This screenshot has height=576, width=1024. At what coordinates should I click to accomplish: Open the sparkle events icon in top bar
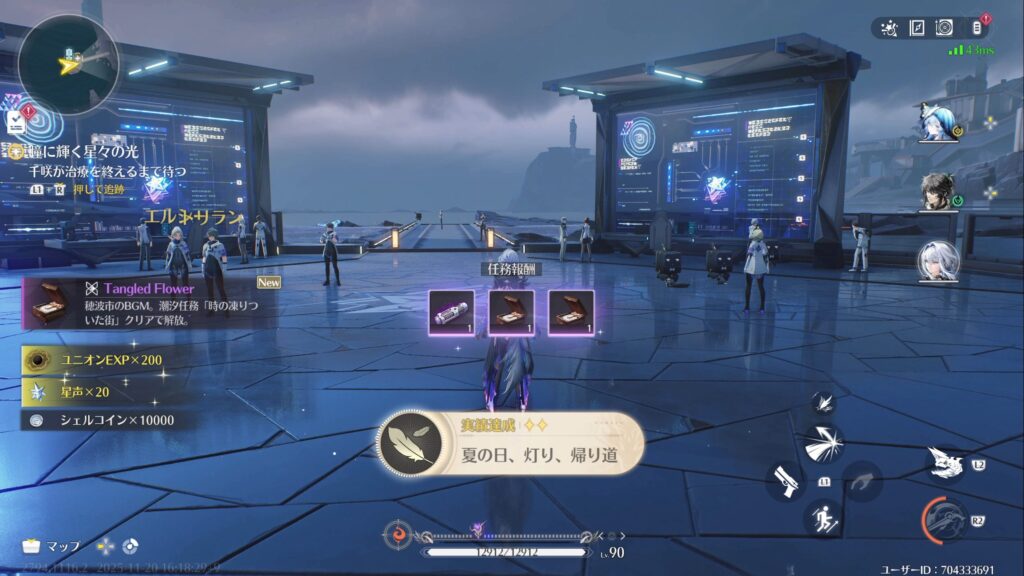click(889, 28)
